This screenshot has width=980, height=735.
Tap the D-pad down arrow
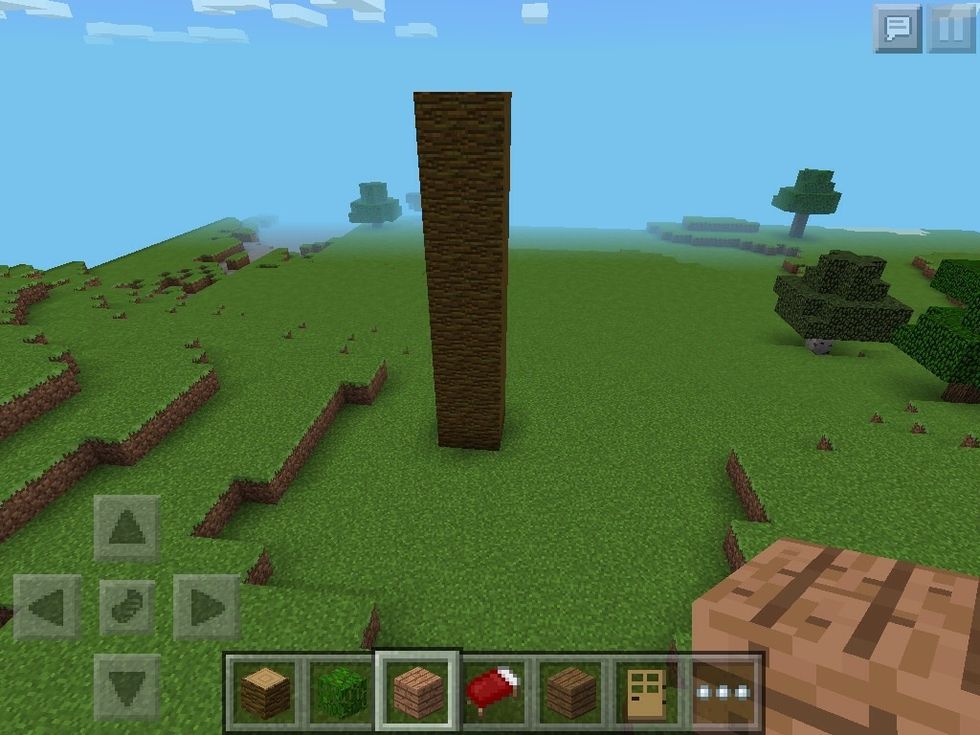pos(127,687)
